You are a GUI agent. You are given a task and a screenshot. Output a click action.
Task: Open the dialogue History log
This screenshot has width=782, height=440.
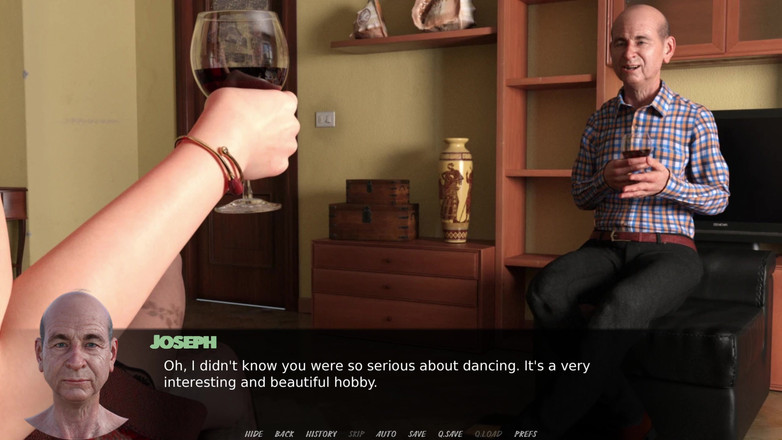pyautogui.click(x=321, y=434)
